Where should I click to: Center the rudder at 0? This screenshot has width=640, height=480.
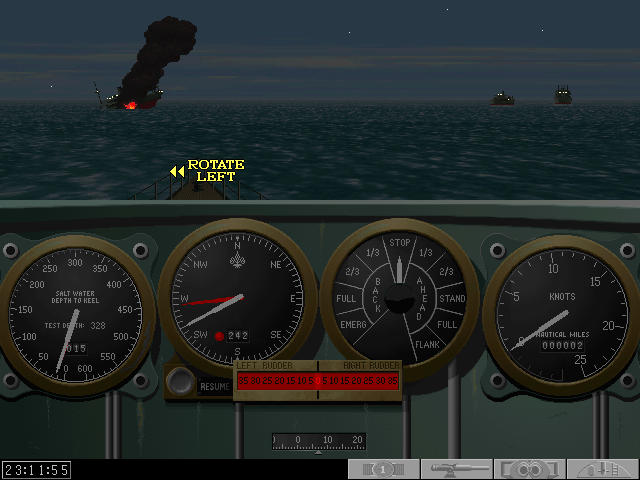[318, 380]
